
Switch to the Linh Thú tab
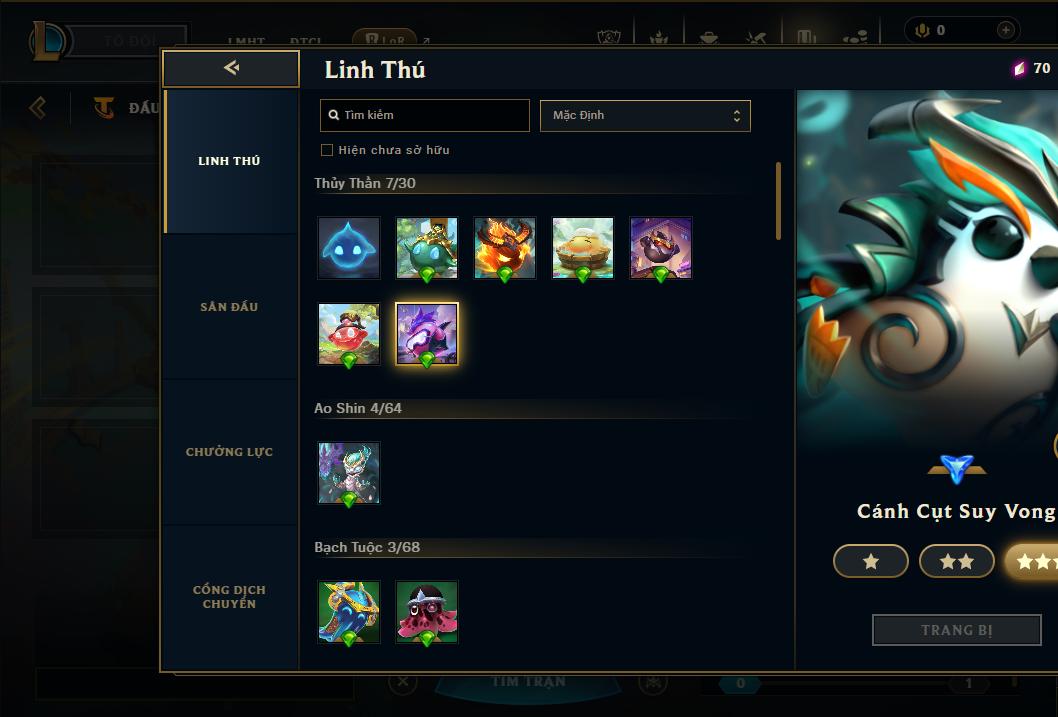229,161
